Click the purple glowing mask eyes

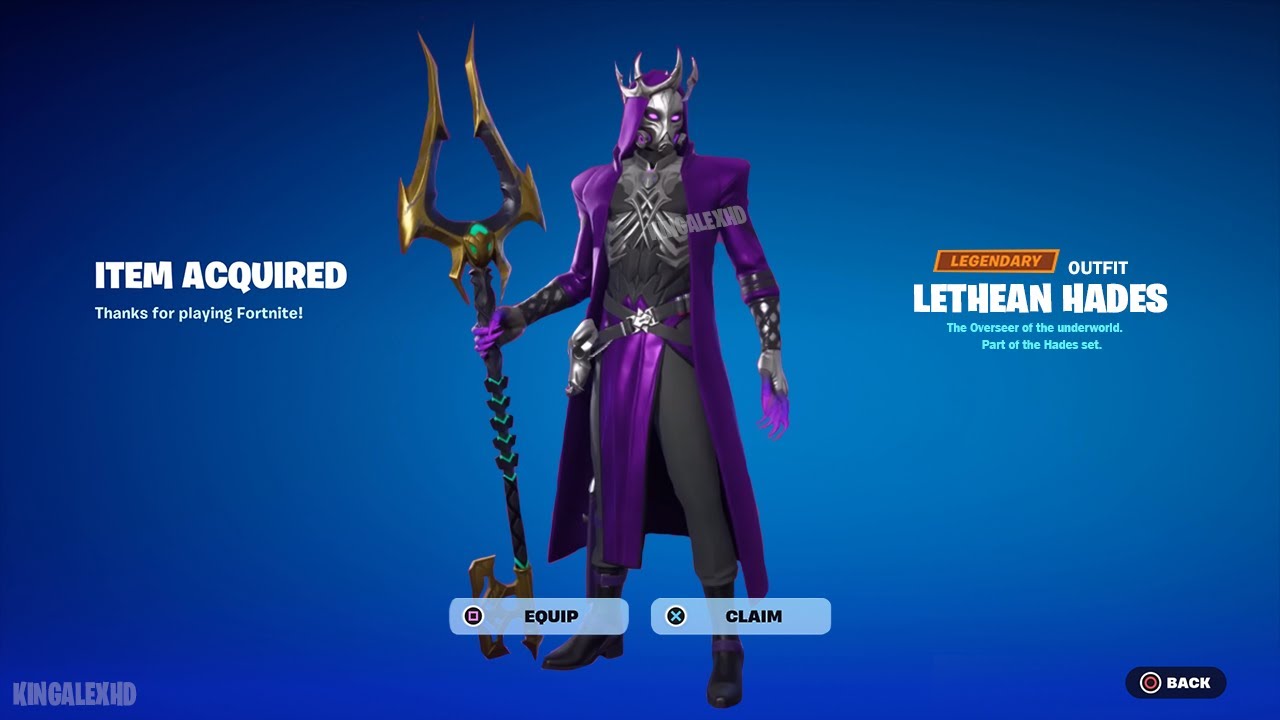(x=664, y=116)
